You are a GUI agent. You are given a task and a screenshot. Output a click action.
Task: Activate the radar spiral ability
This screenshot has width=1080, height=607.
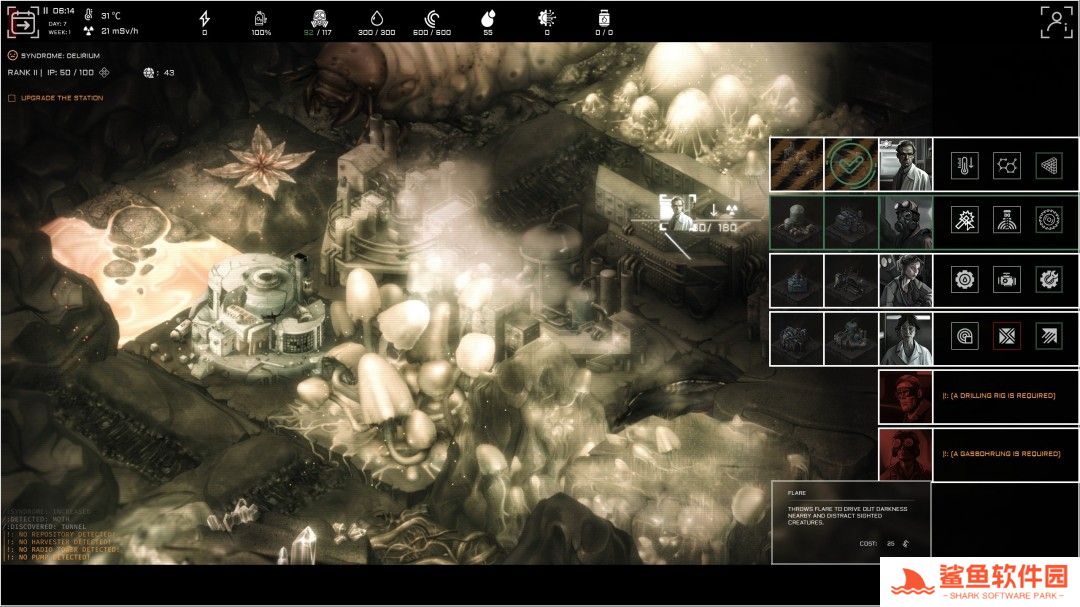964,338
